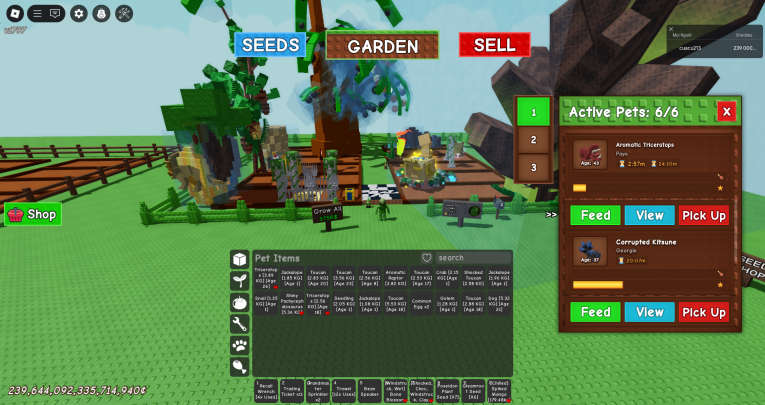Switch to pet loadout 3
Image resolution: width=765 pixels, height=405 pixels.
pyautogui.click(x=533, y=167)
